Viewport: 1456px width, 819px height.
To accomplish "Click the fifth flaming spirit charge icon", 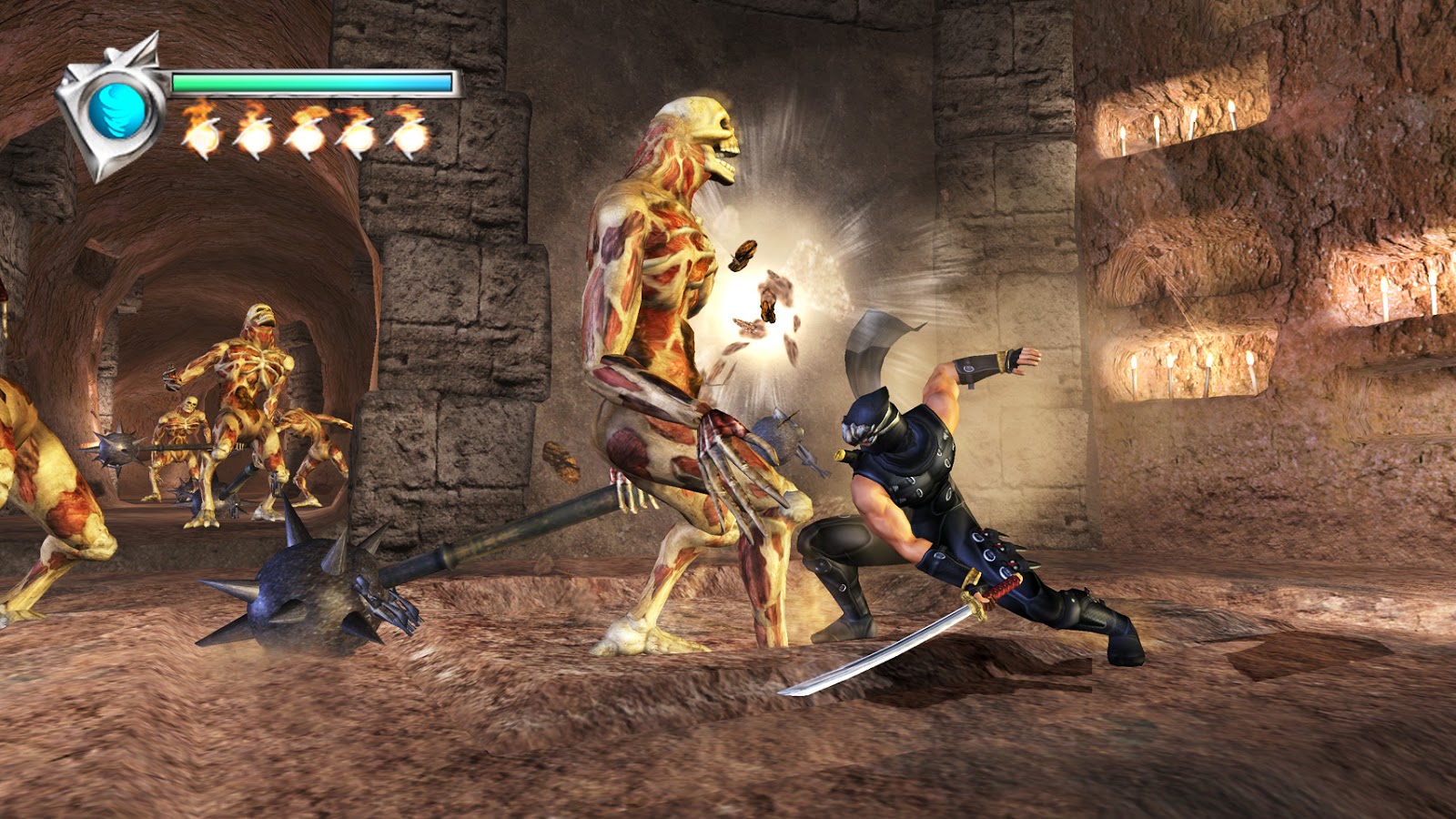I will [x=408, y=136].
